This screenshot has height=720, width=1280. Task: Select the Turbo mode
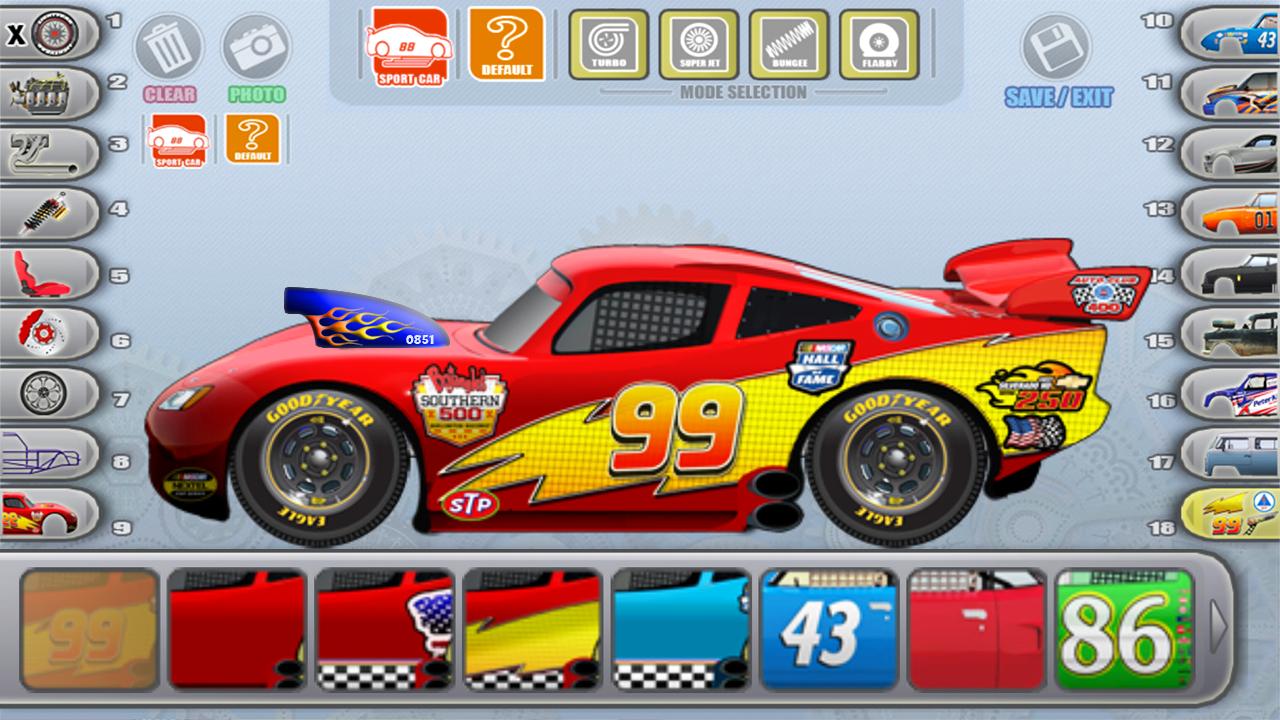click(x=608, y=45)
